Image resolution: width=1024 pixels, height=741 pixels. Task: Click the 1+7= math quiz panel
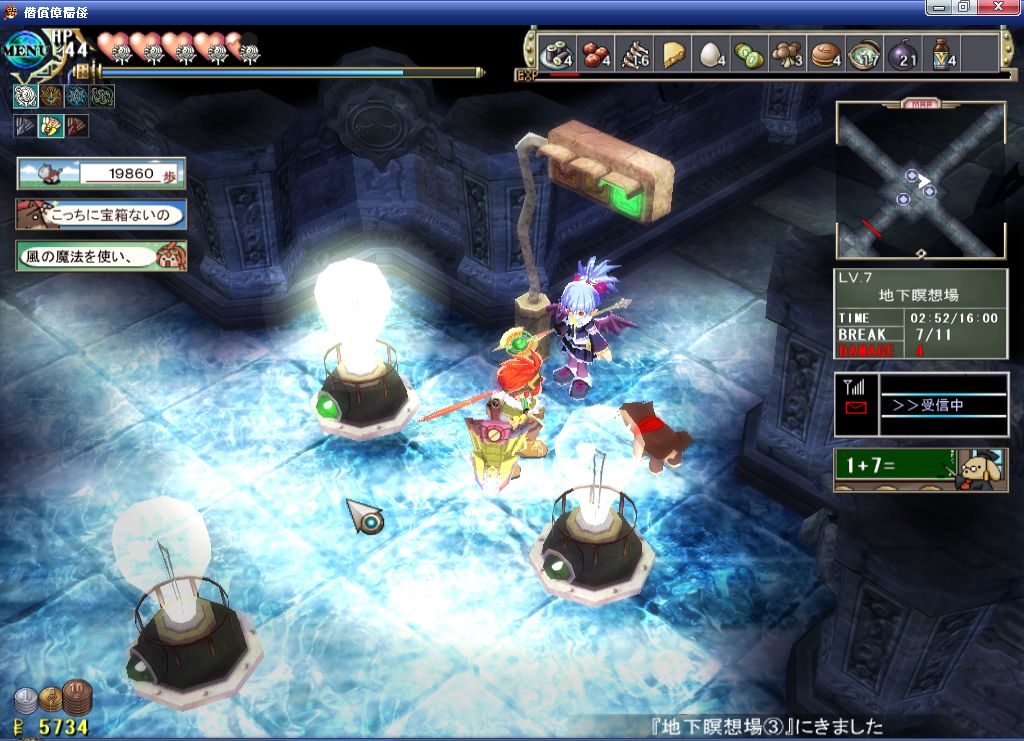920,469
